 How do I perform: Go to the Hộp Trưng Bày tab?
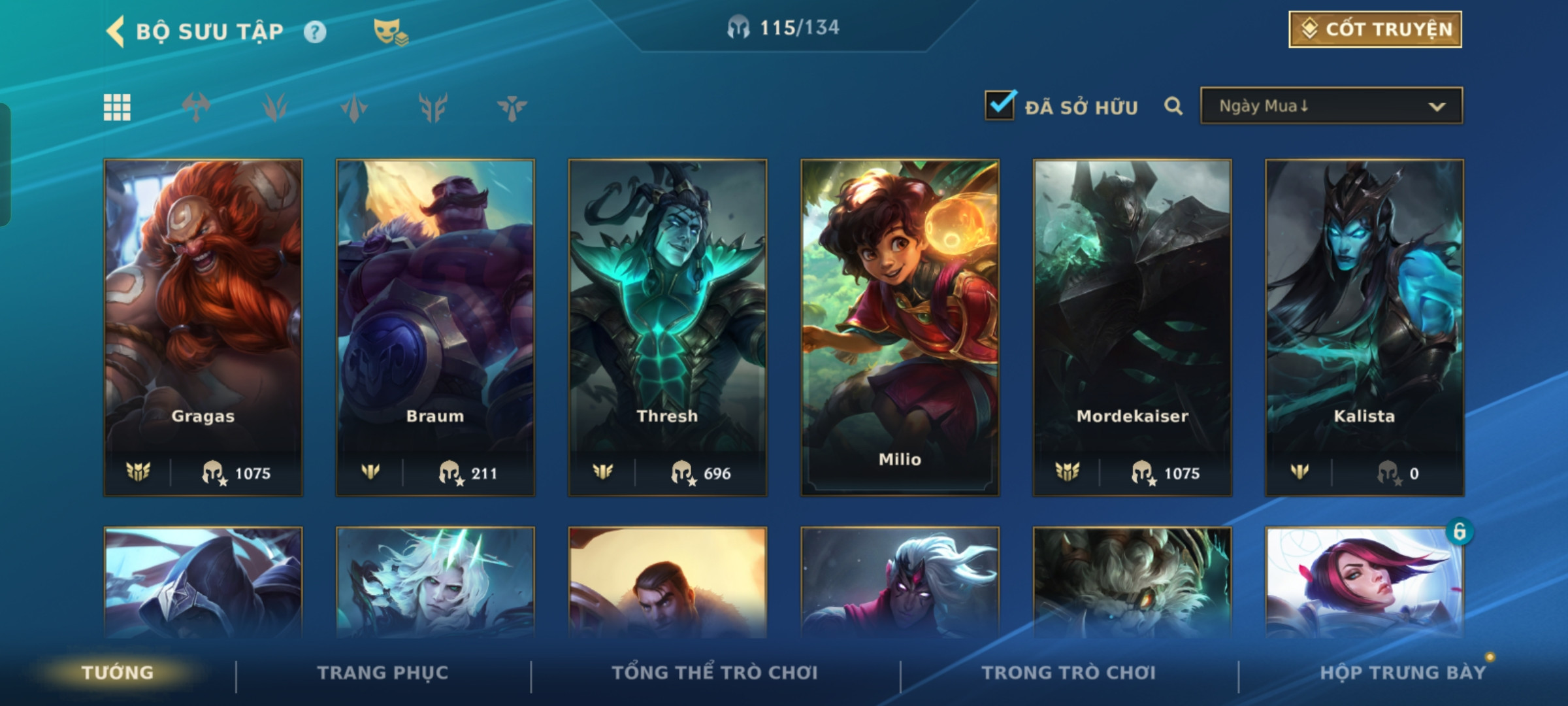[x=1402, y=673]
